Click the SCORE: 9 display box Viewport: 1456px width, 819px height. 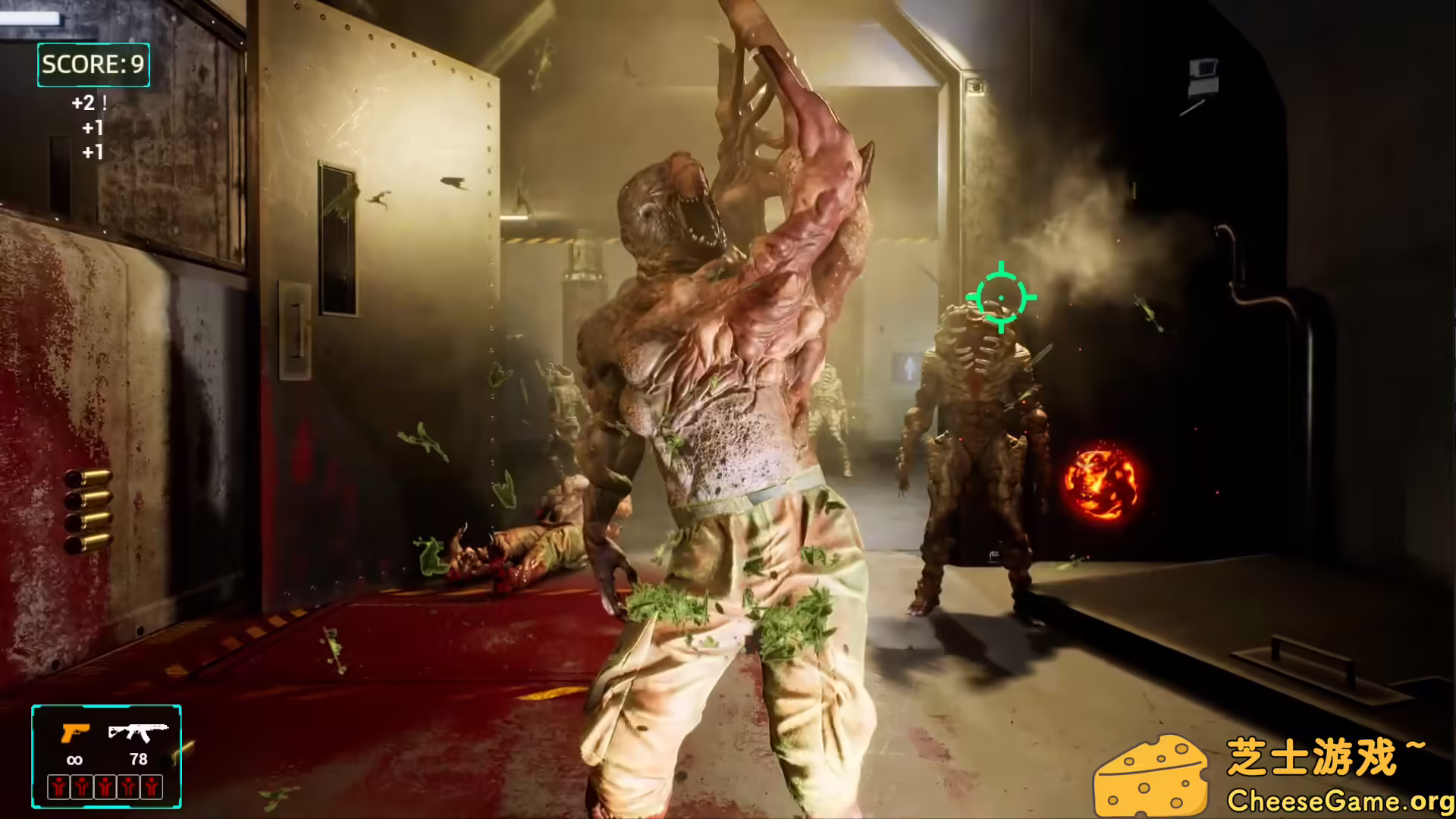(93, 65)
